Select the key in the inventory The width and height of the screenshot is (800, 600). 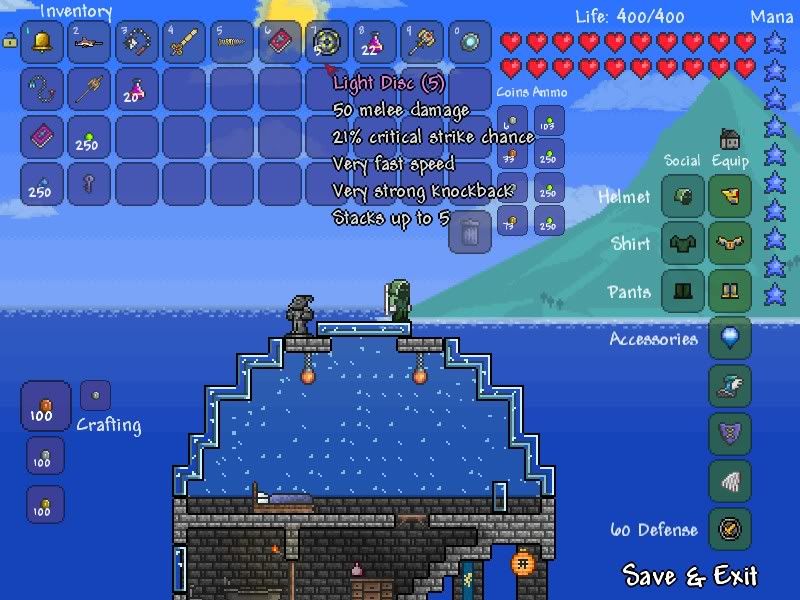[x=90, y=185]
